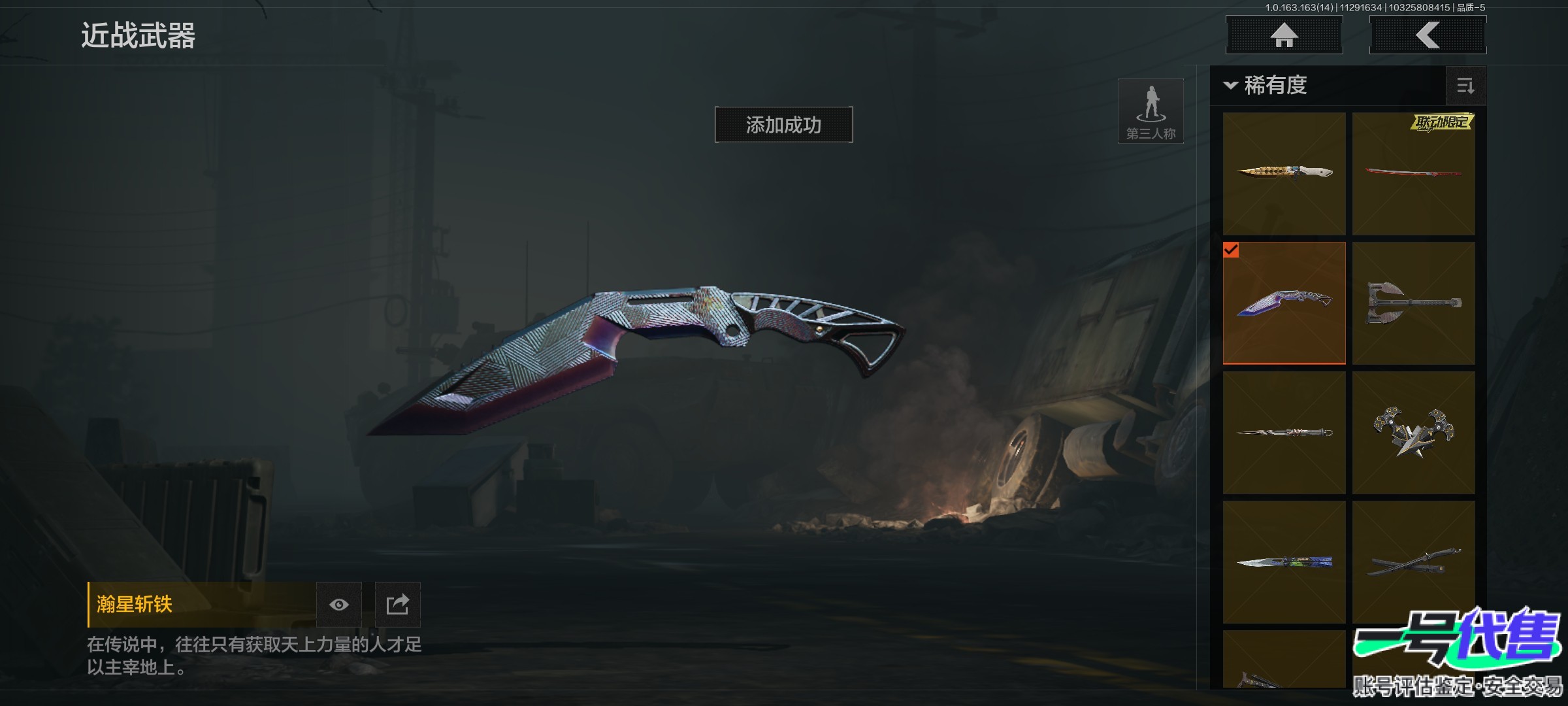Switch to 第三人称 third-person view
Image resolution: width=1568 pixels, height=706 pixels.
pyautogui.click(x=1151, y=111)
